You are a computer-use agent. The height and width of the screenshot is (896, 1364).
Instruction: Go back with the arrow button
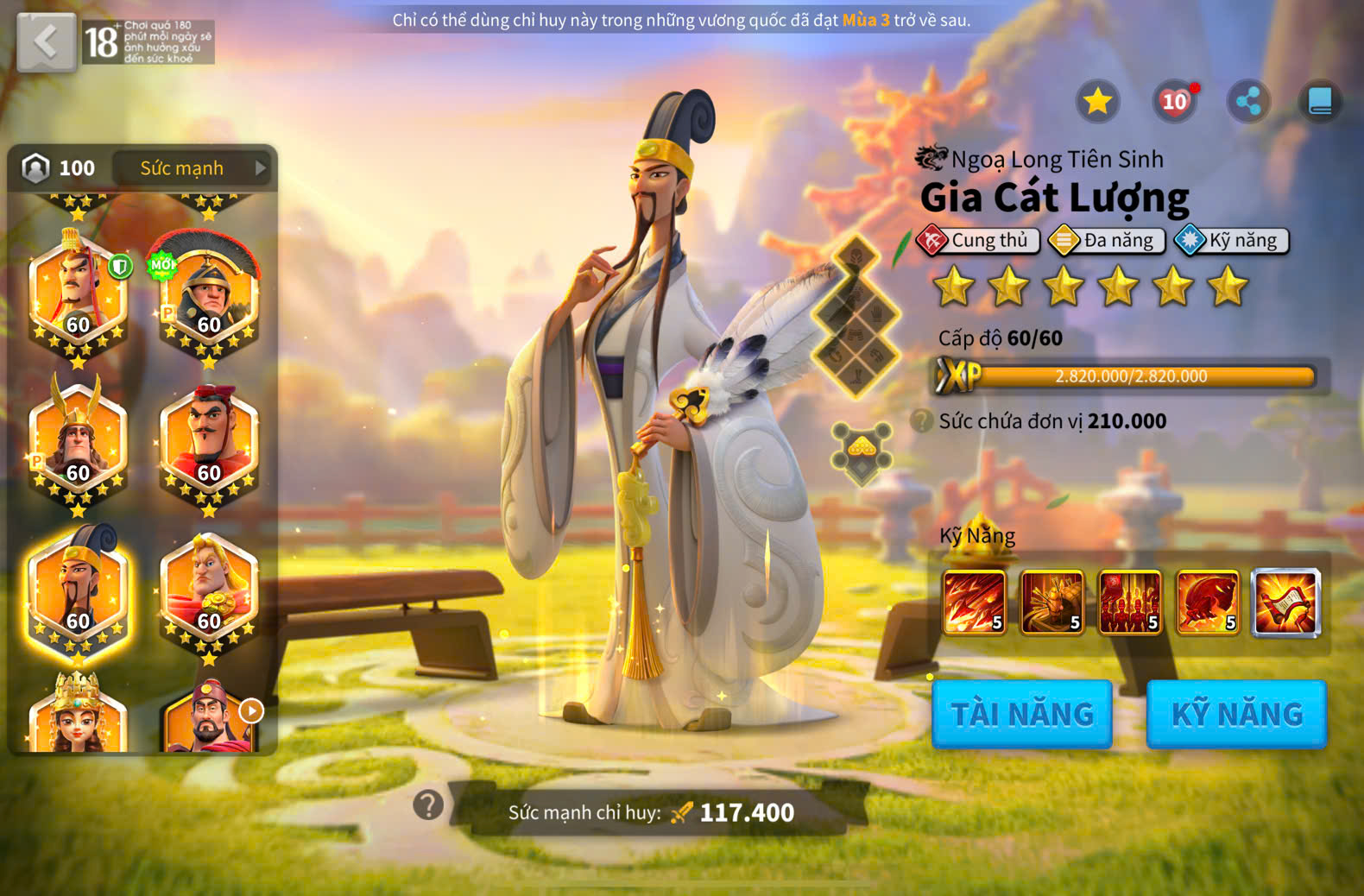46,41
